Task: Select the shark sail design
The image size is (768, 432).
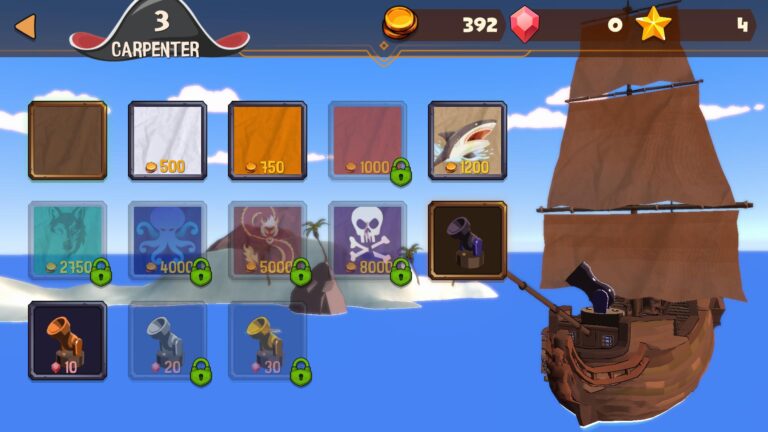Action: [467, 140]
